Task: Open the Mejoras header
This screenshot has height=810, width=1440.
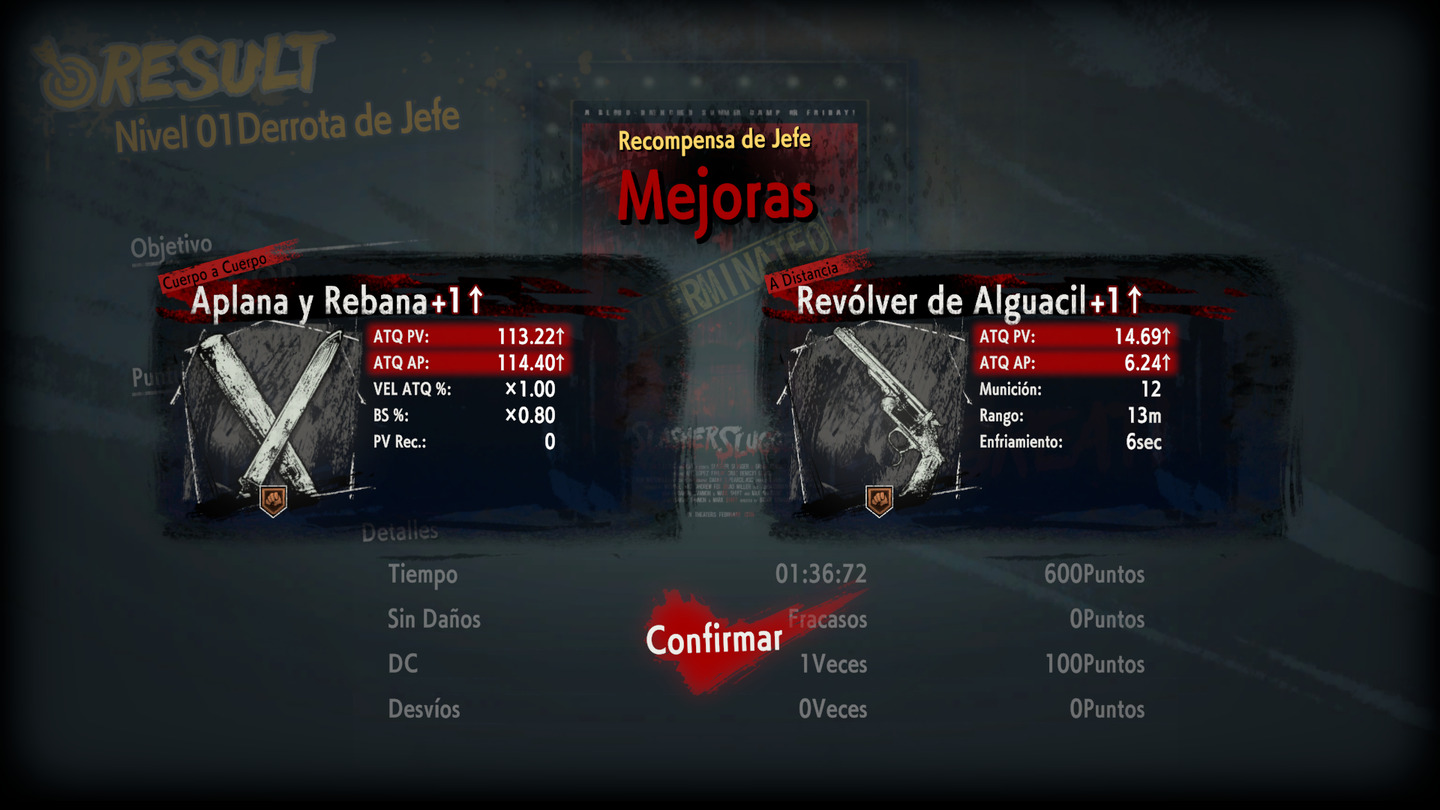Action: tap(717, 195)
